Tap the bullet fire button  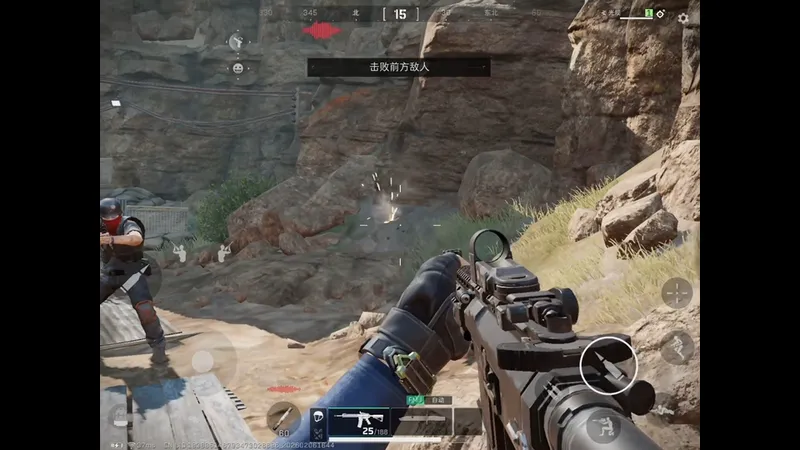click(608, 365)
